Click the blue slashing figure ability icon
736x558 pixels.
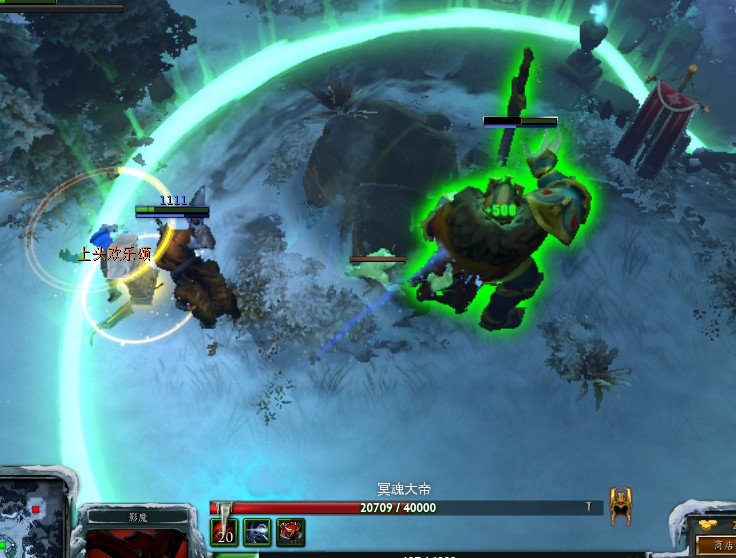257,532
